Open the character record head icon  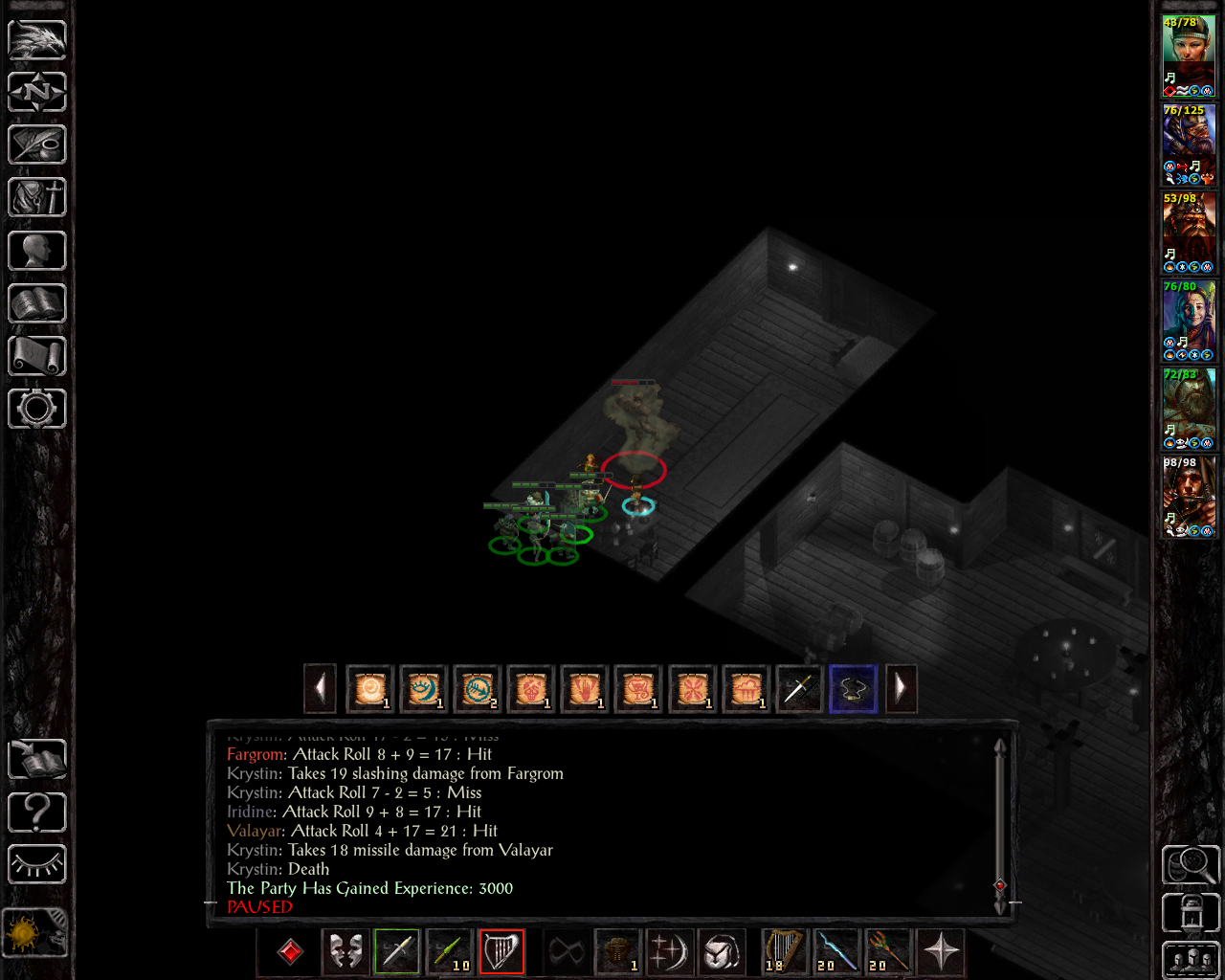[x=37, y=251]
